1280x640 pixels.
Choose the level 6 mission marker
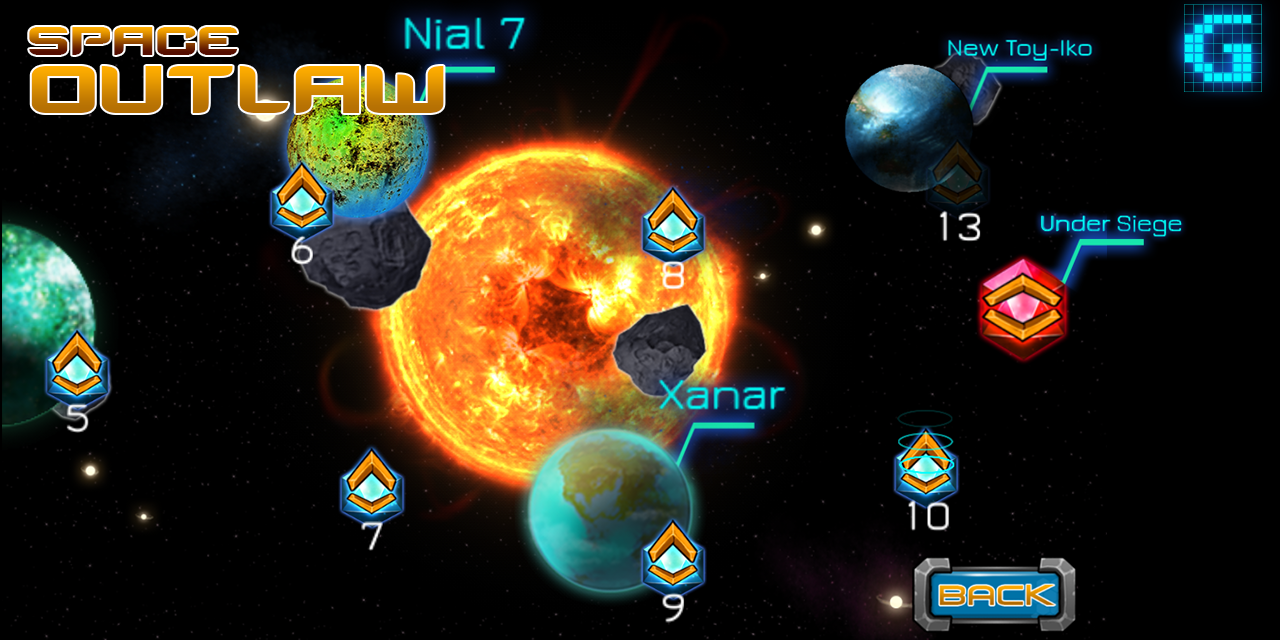[301, 200]
